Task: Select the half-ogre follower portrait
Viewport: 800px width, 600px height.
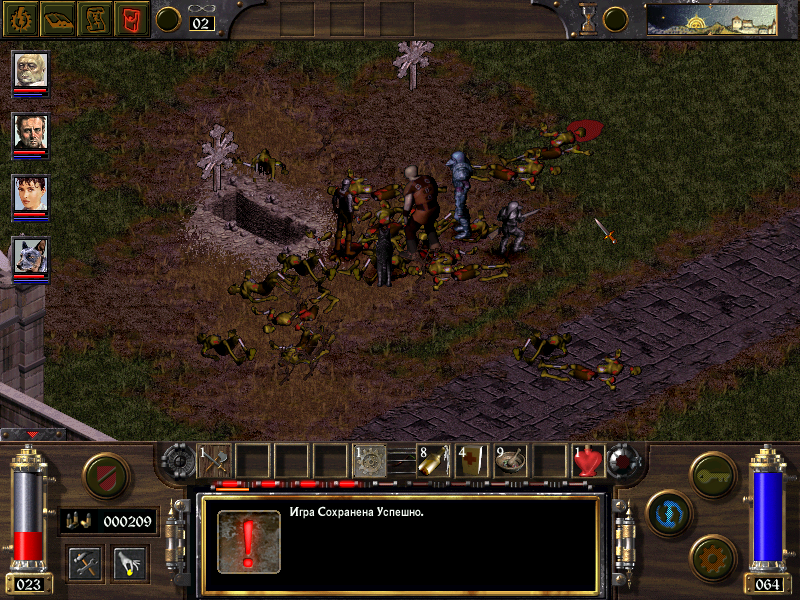Action: [30, 70]
